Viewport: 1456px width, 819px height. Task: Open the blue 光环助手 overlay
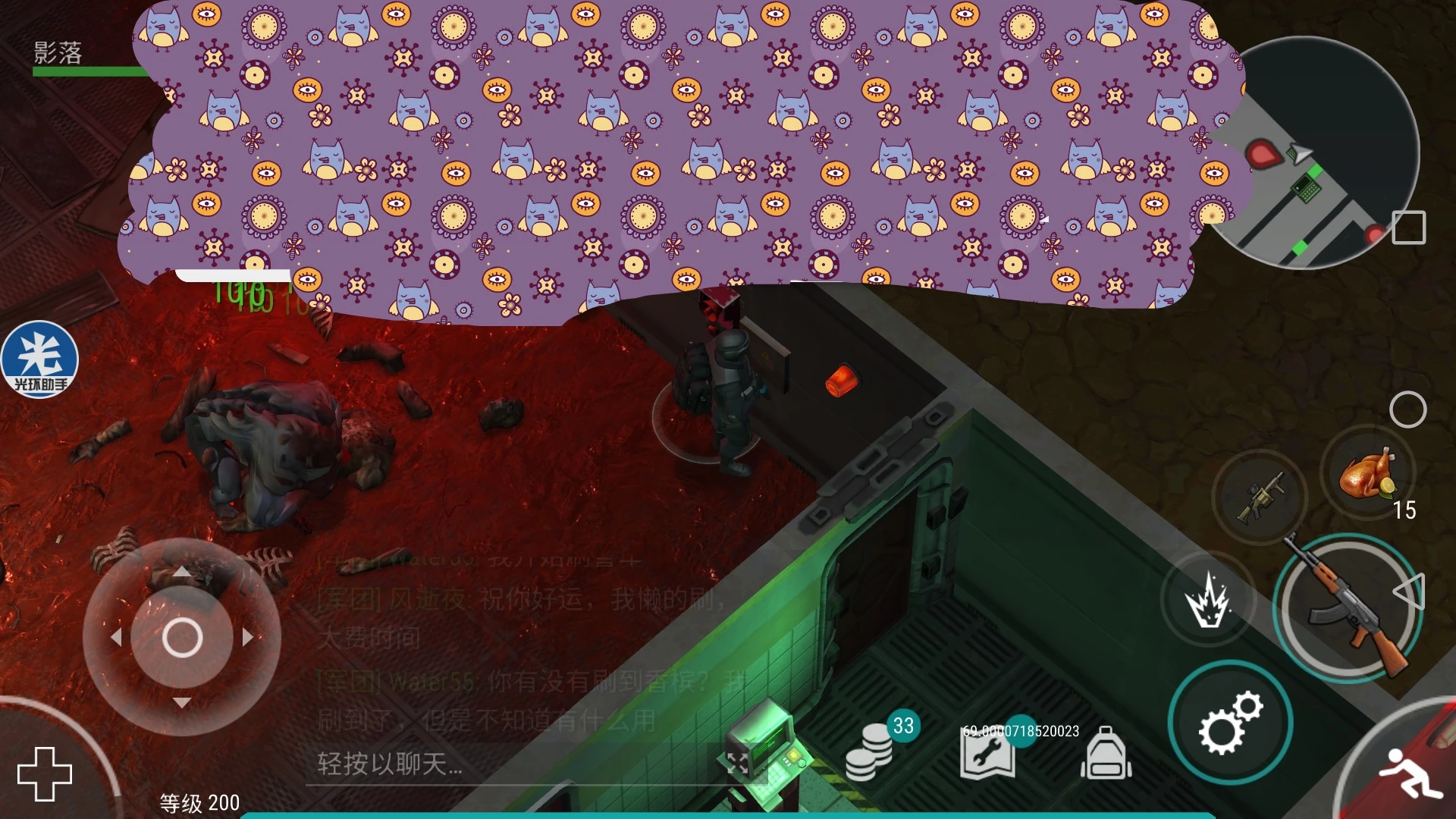[x=39, y=359]
